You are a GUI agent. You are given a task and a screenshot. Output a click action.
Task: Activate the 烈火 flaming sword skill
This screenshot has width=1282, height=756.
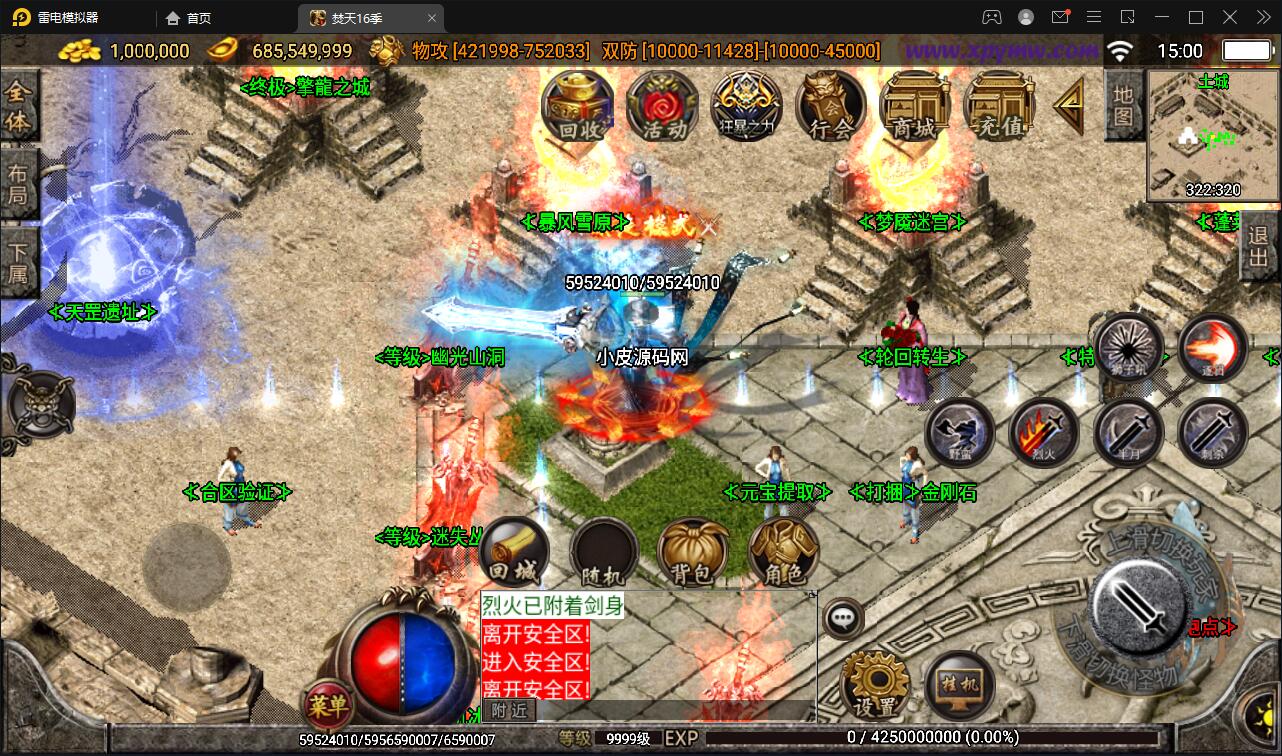pos(1044,434)
